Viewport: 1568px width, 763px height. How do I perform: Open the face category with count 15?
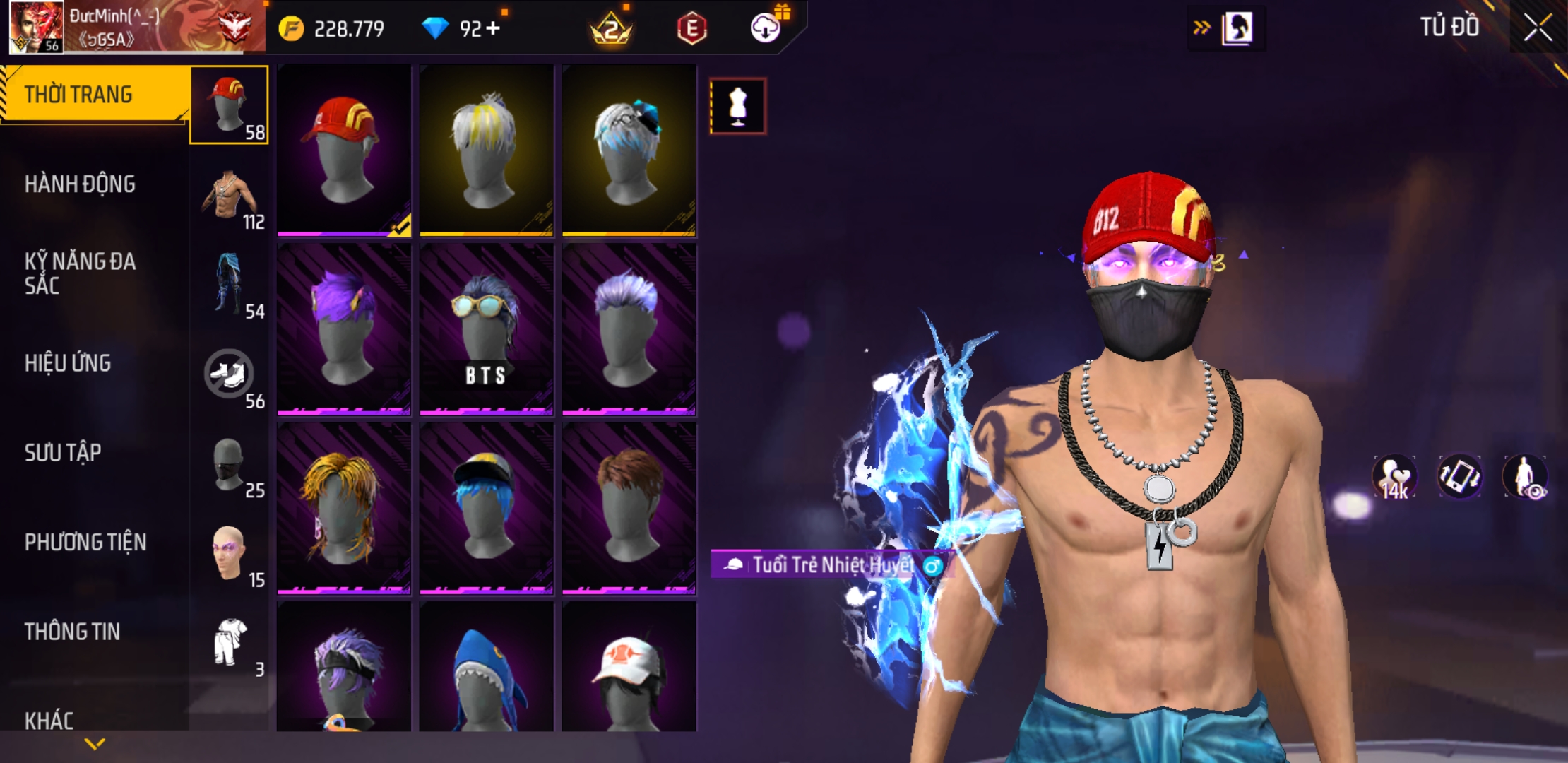[230, 556]
